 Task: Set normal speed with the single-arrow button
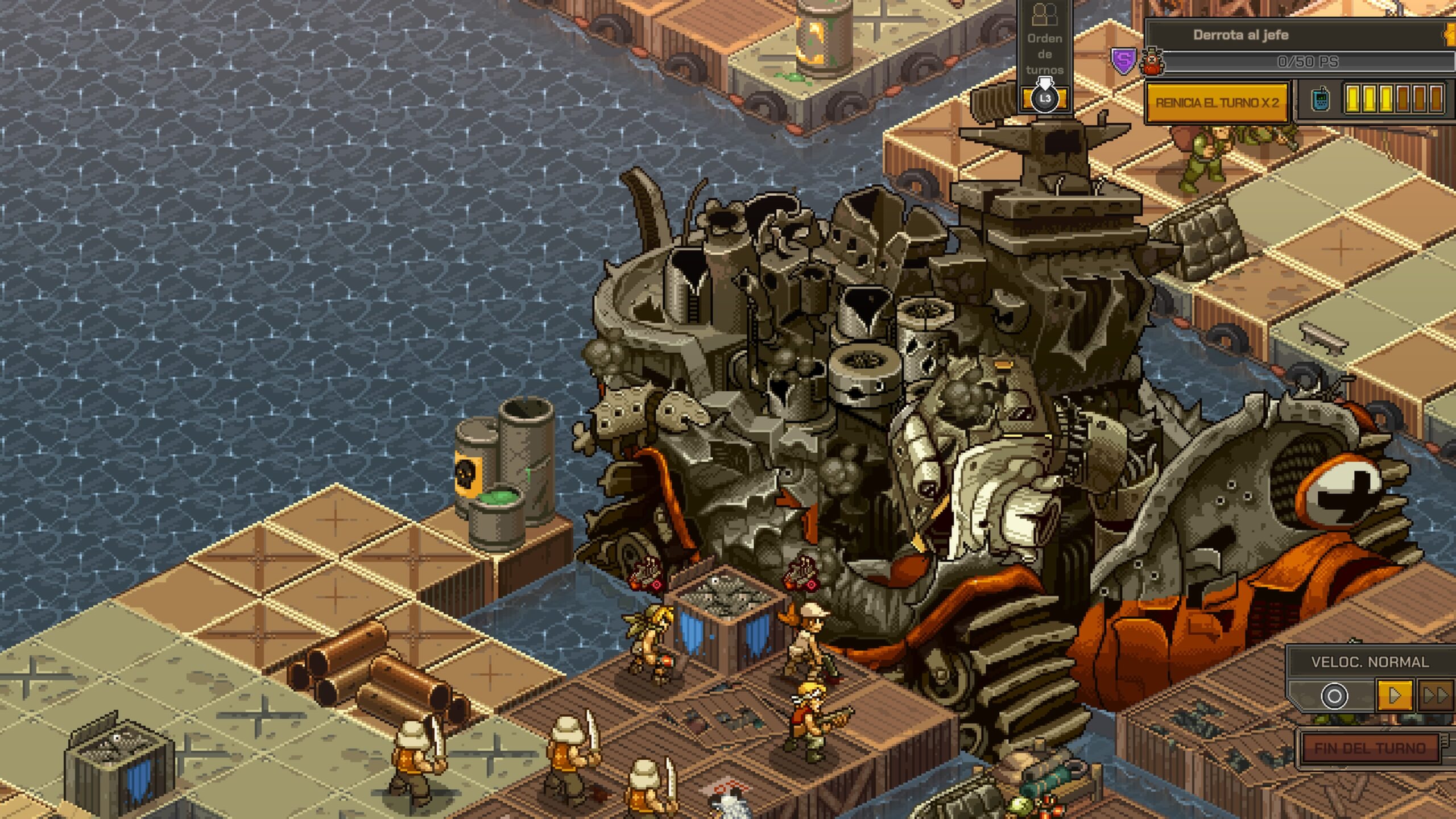pyautogui.click(x=1394, y=696)
